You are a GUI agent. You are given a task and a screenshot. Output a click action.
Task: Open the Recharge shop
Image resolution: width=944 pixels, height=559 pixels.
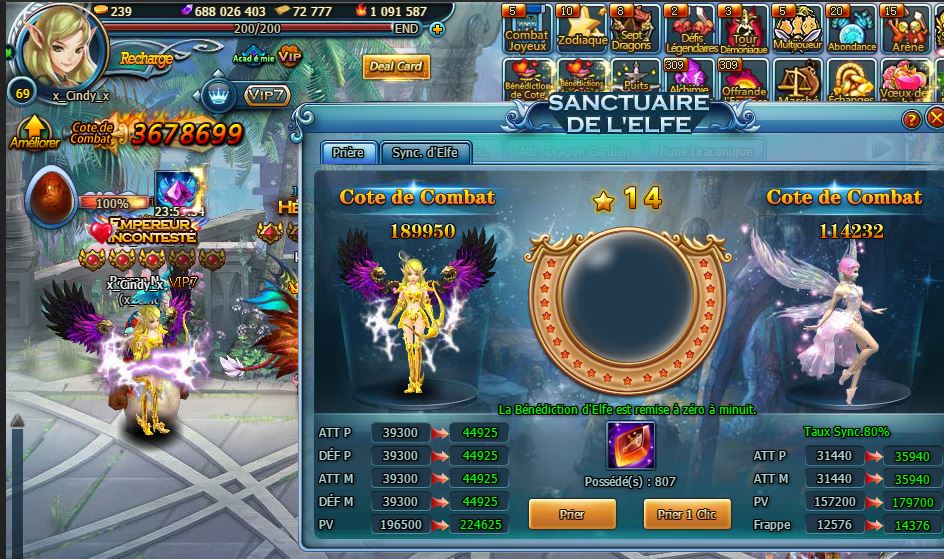click(x=146, y=58)
